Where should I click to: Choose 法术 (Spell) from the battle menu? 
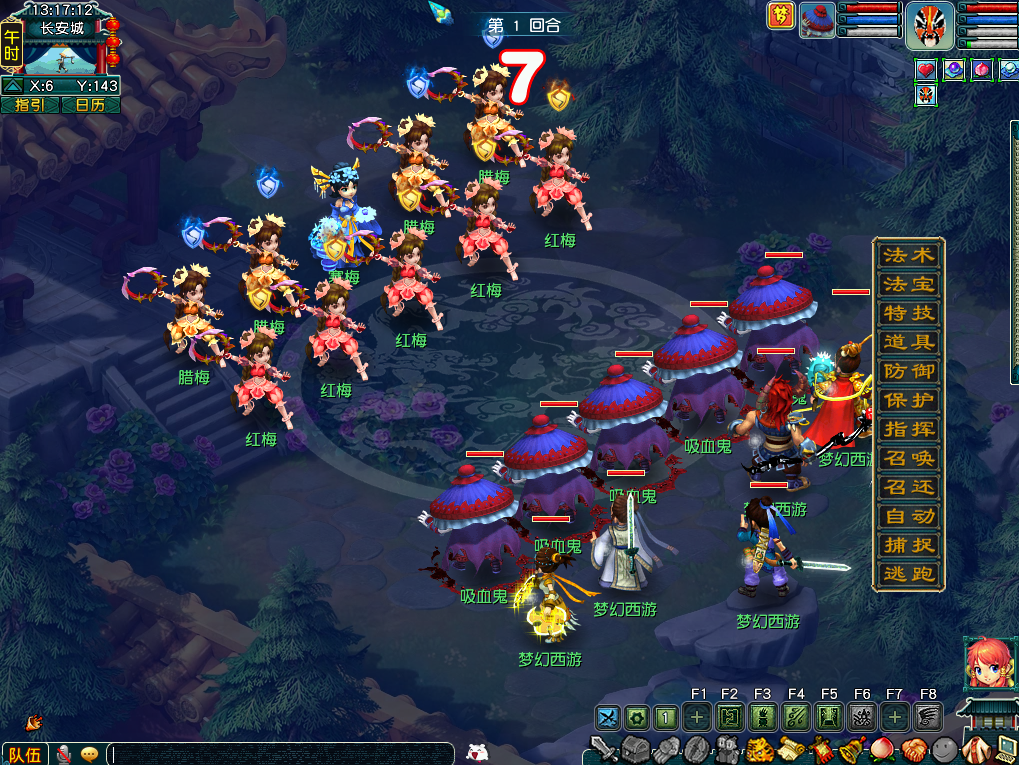click(x=908, y=255)
